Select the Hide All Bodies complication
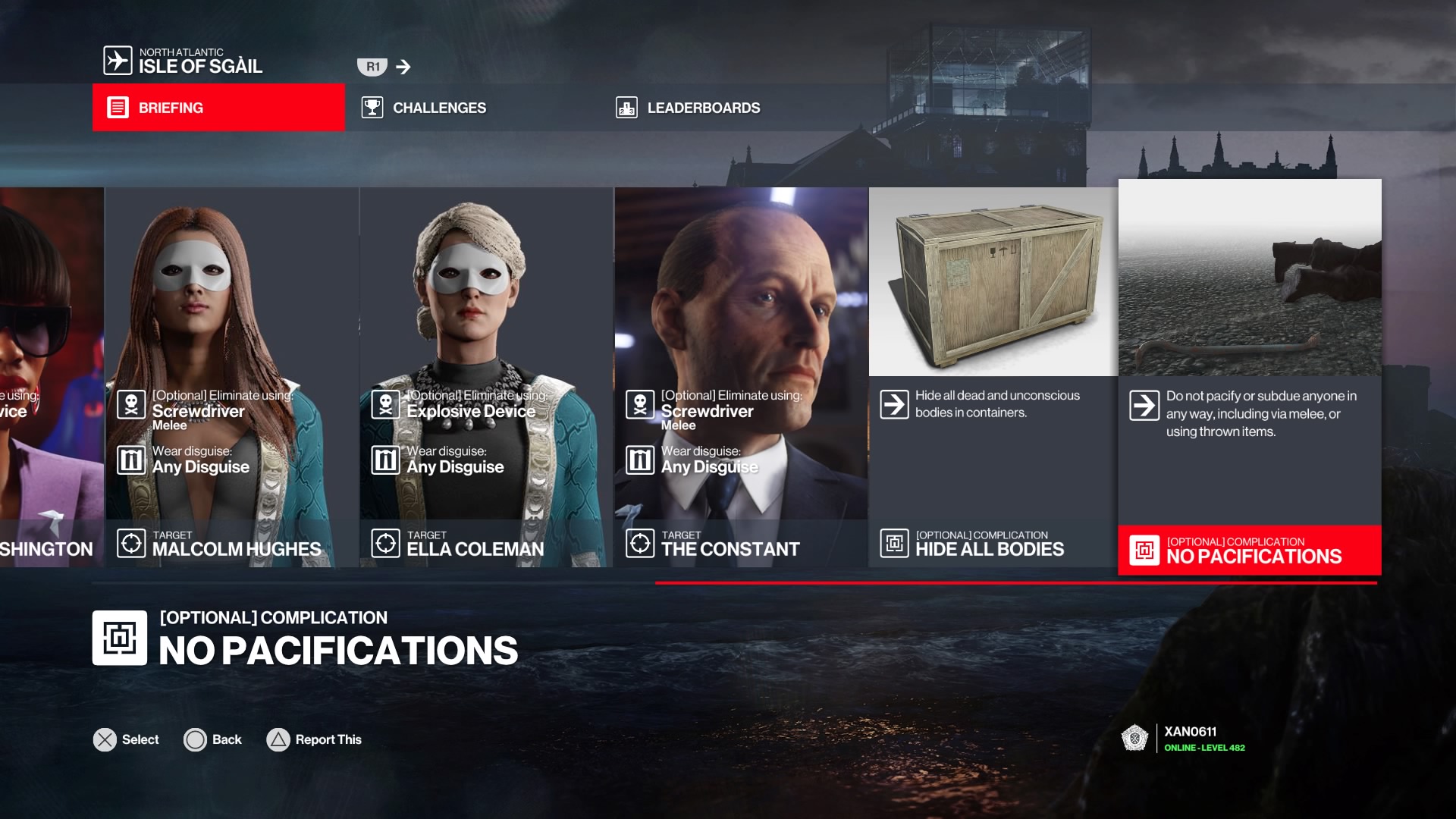 click(993, 377)
